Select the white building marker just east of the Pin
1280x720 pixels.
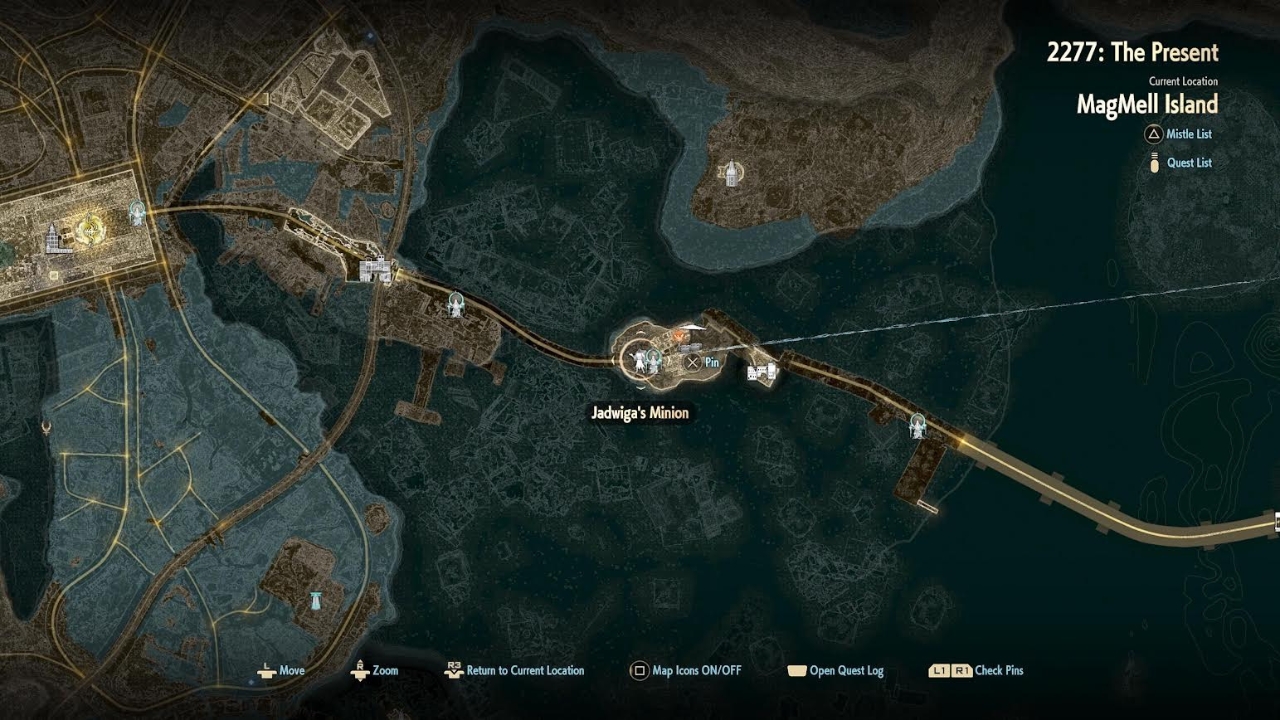tap(762, 373)
